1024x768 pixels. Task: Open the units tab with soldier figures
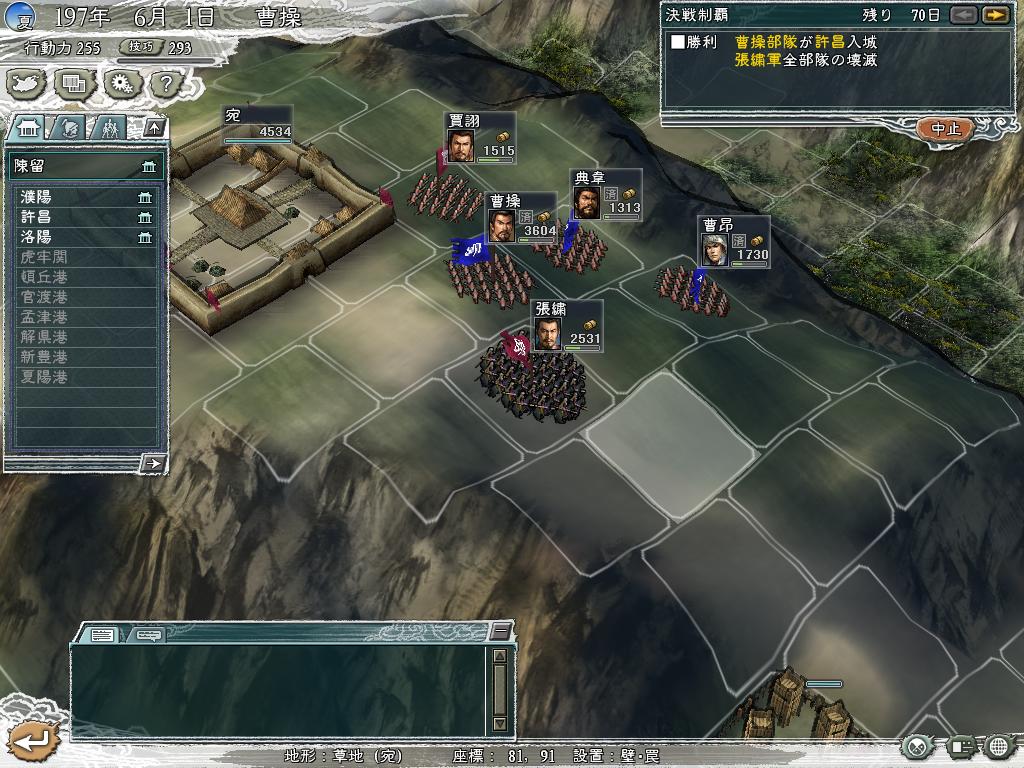click(x=108, y=127)
